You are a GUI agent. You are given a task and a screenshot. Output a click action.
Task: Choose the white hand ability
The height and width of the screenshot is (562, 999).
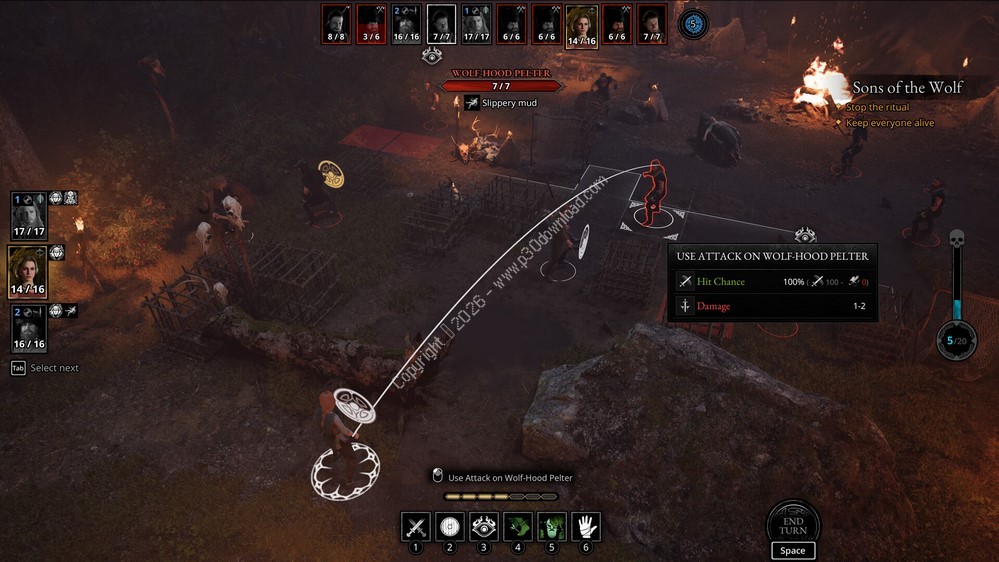pos(586,526)
